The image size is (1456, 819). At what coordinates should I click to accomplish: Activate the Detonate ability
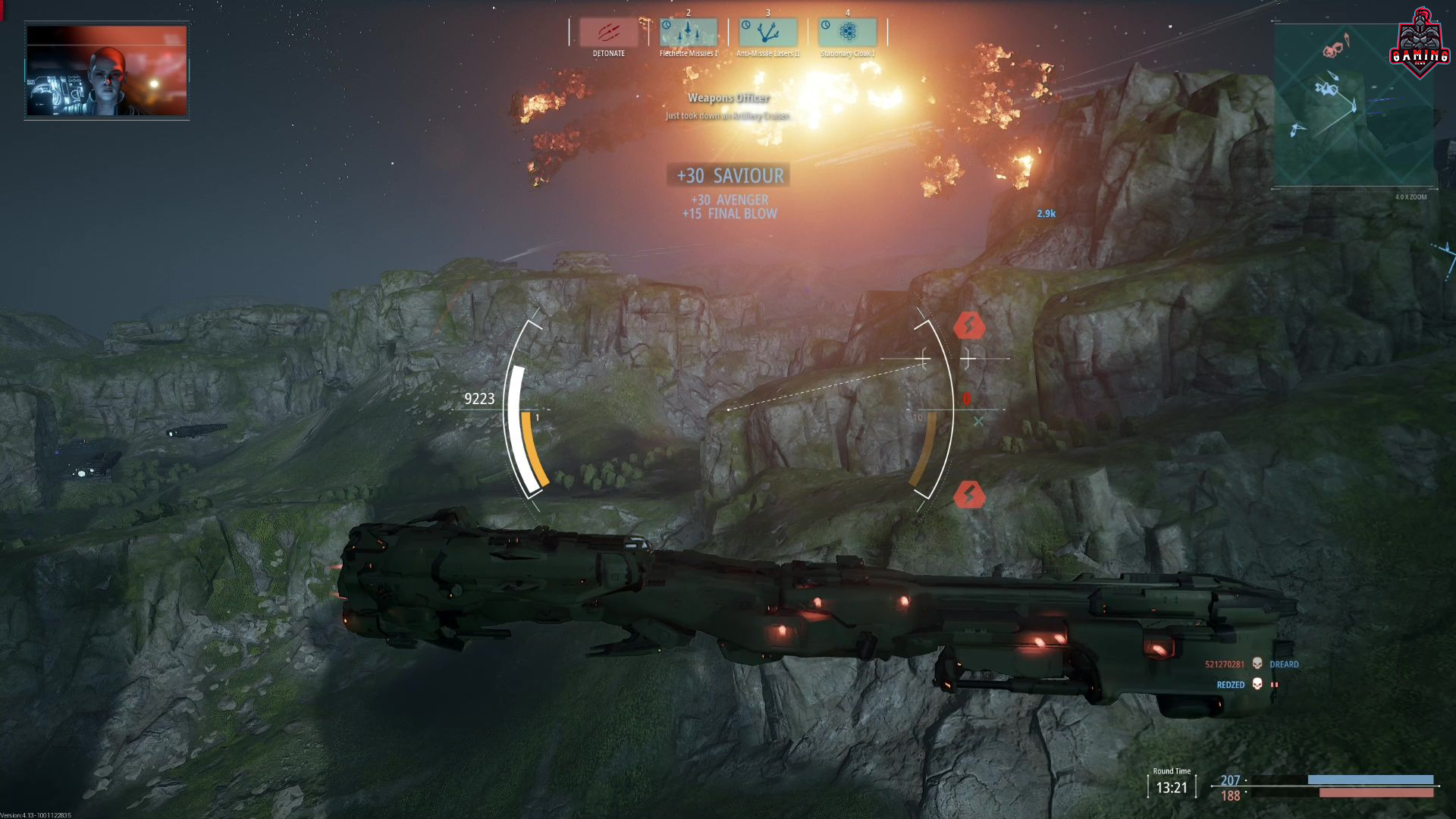click(609, 33)
